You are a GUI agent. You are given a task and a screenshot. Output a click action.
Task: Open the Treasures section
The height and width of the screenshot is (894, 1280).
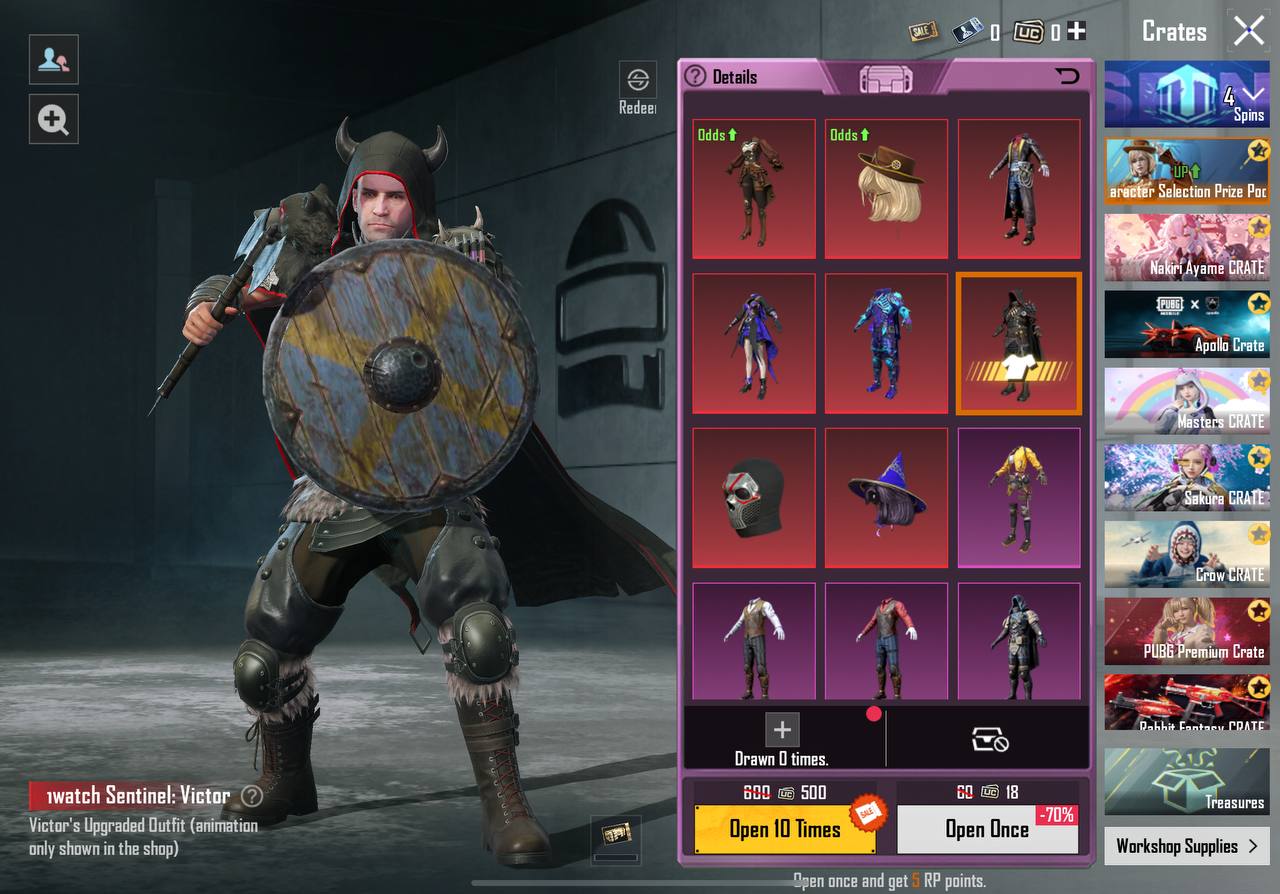point(1186,780)
